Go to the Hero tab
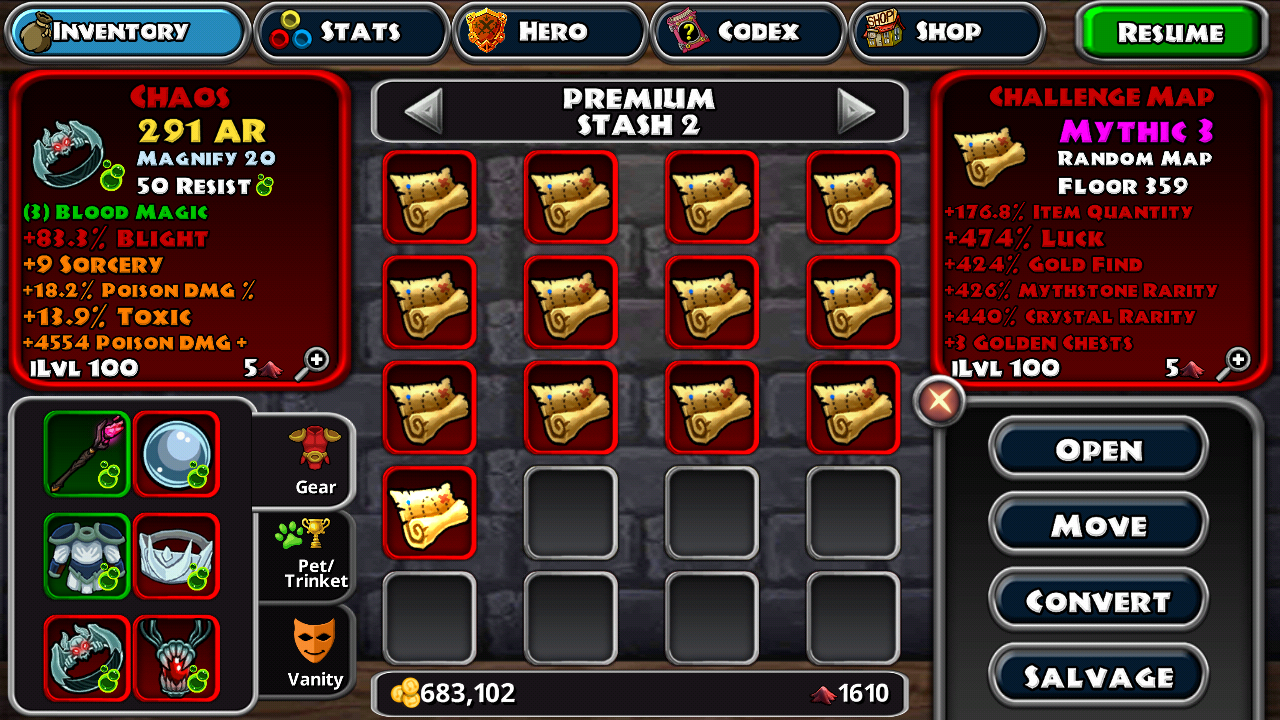The width and height of the screenshot is (1280, 720). pyautogui.click(x=549, y=32)
